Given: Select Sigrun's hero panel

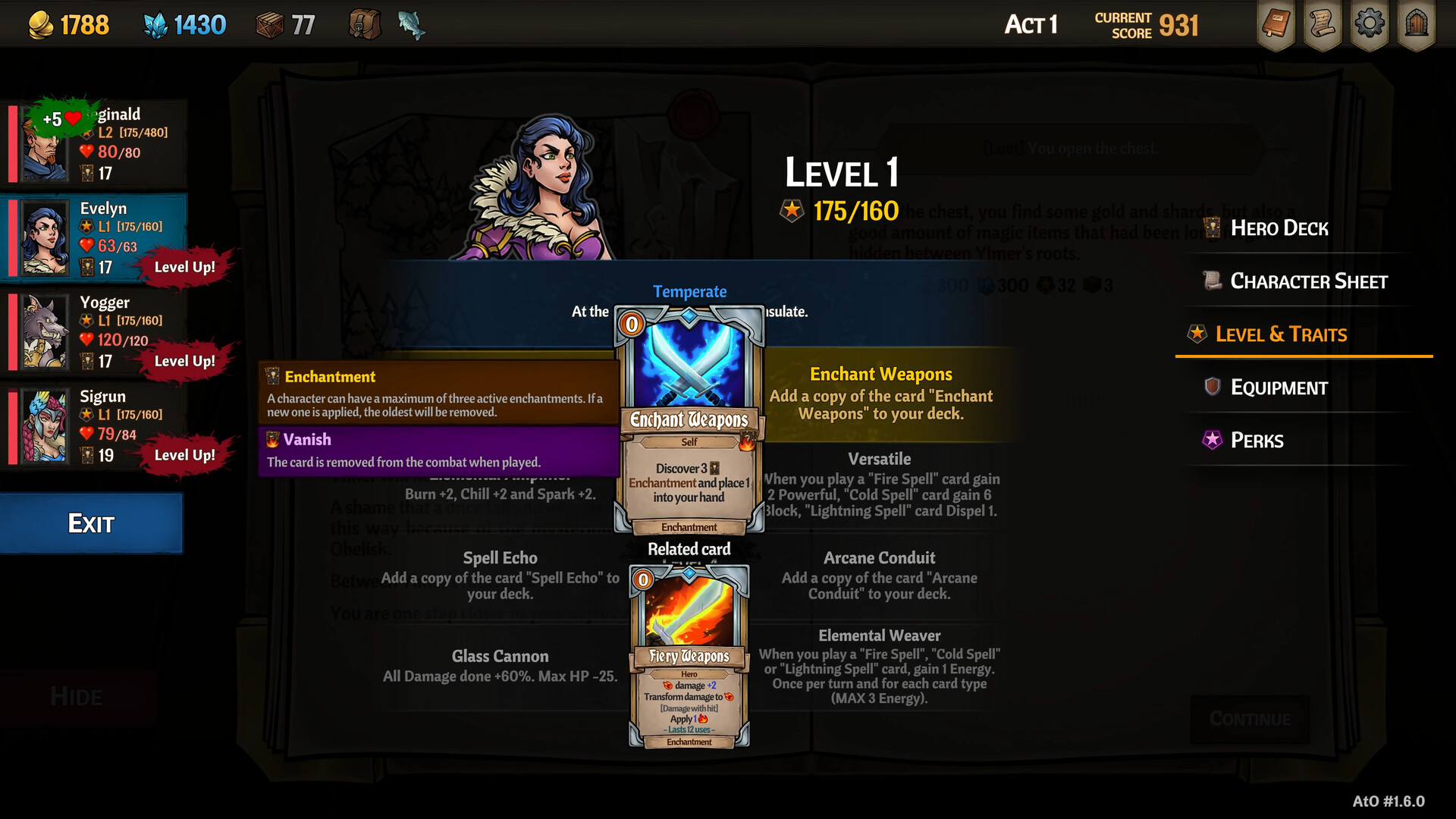Looking at the screenshot, I should [95, 426].
